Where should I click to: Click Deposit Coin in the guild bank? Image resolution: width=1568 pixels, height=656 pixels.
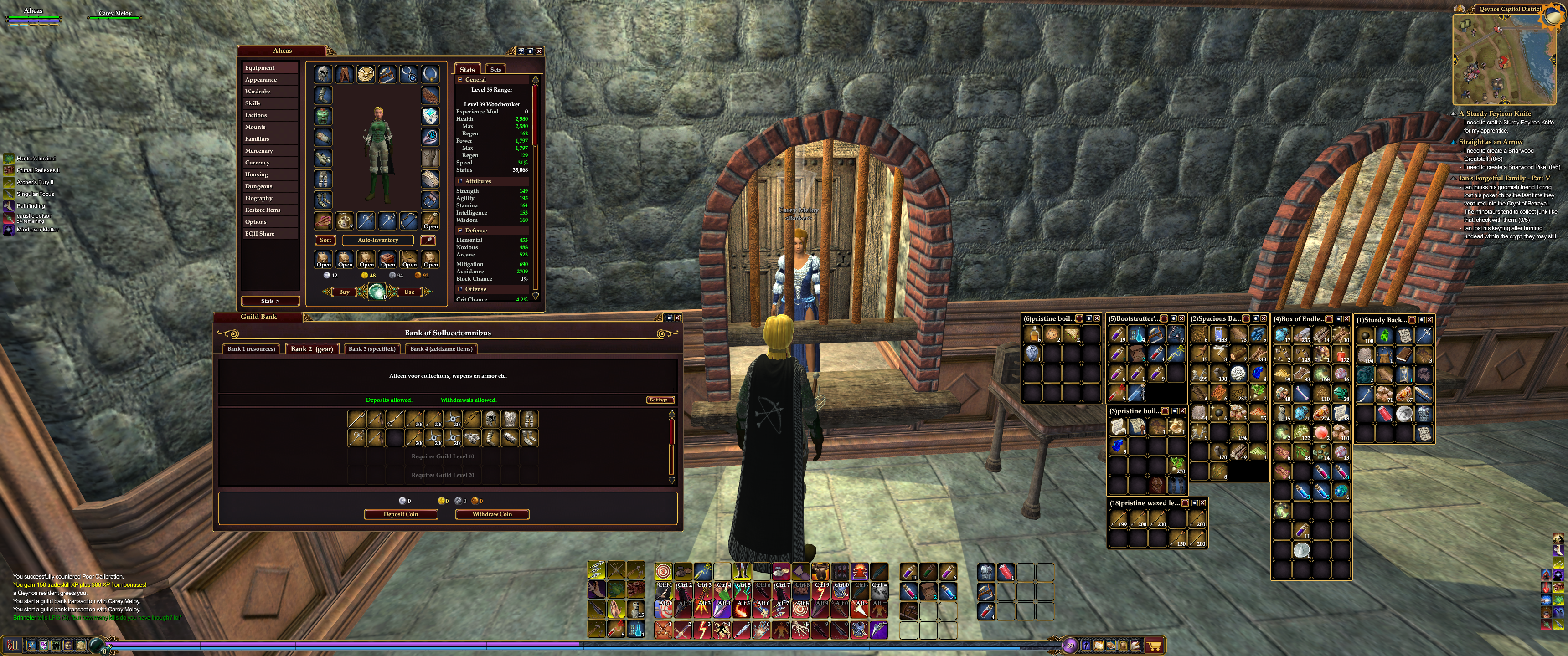(x=401, y=514)
